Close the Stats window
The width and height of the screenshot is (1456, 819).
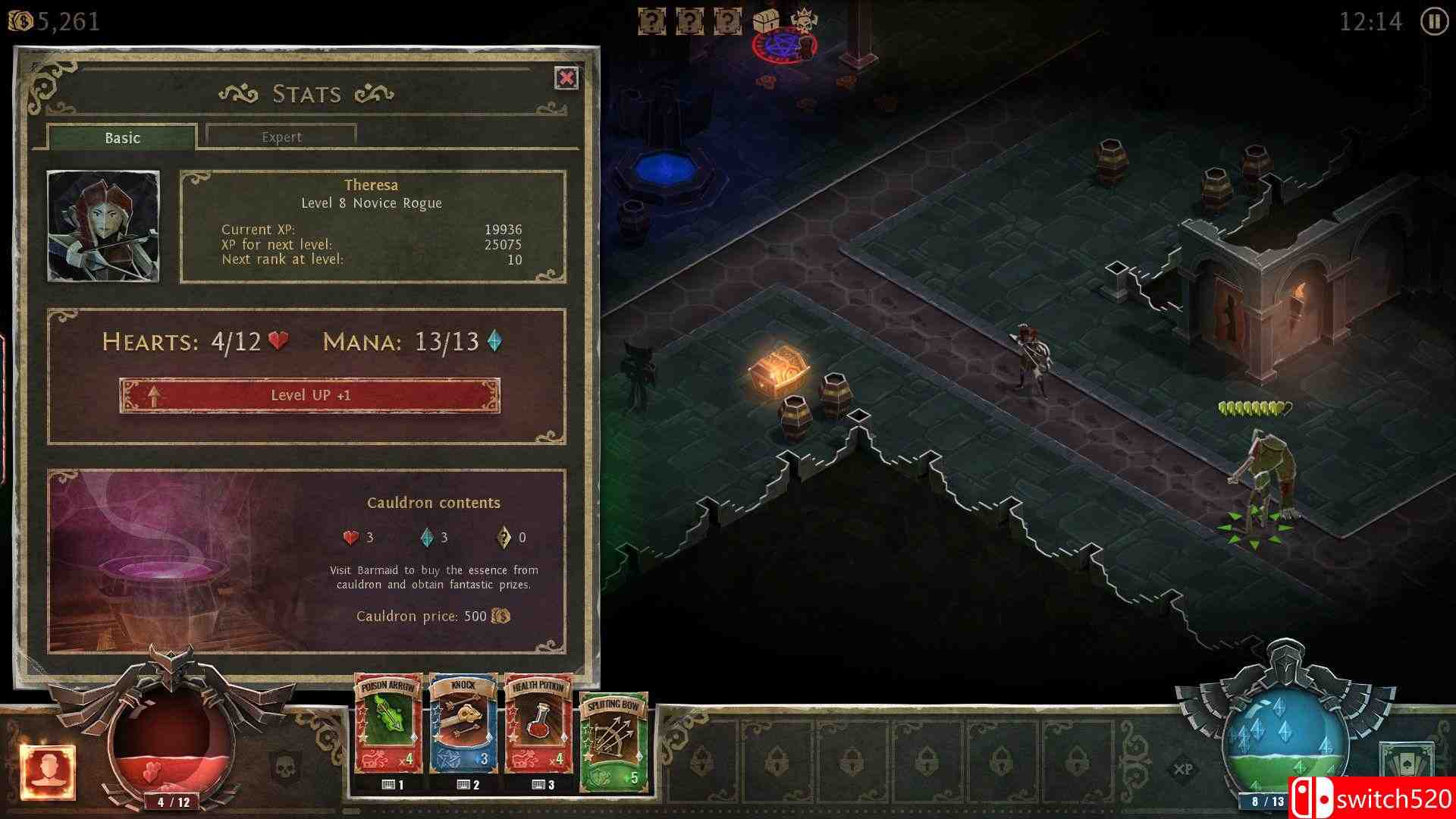click(x=565, y=78)
